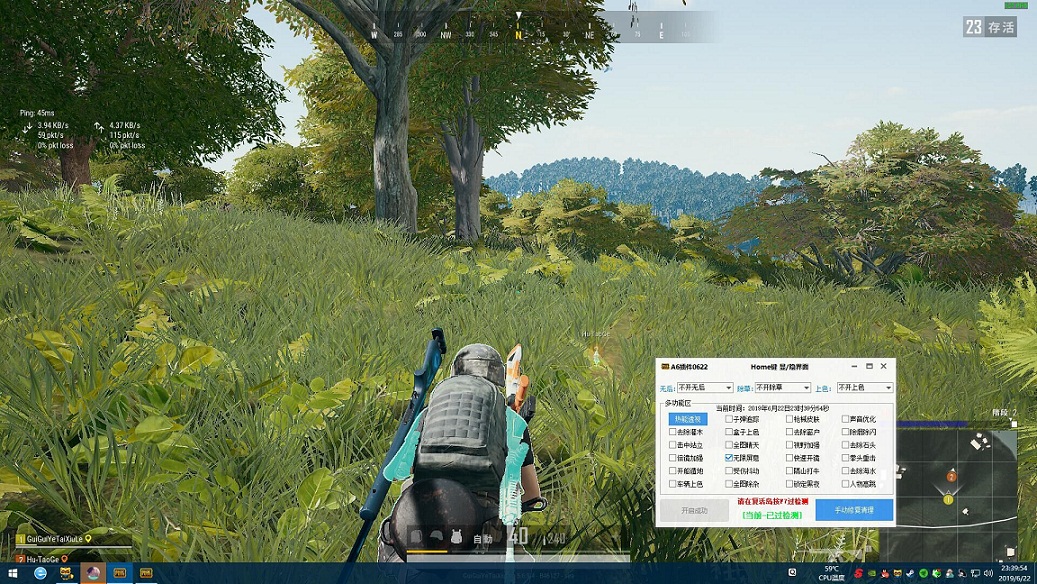Viewport: 1037px width, 584px height.
Task: Close the A6 overlay window
Action: point(885,367)
